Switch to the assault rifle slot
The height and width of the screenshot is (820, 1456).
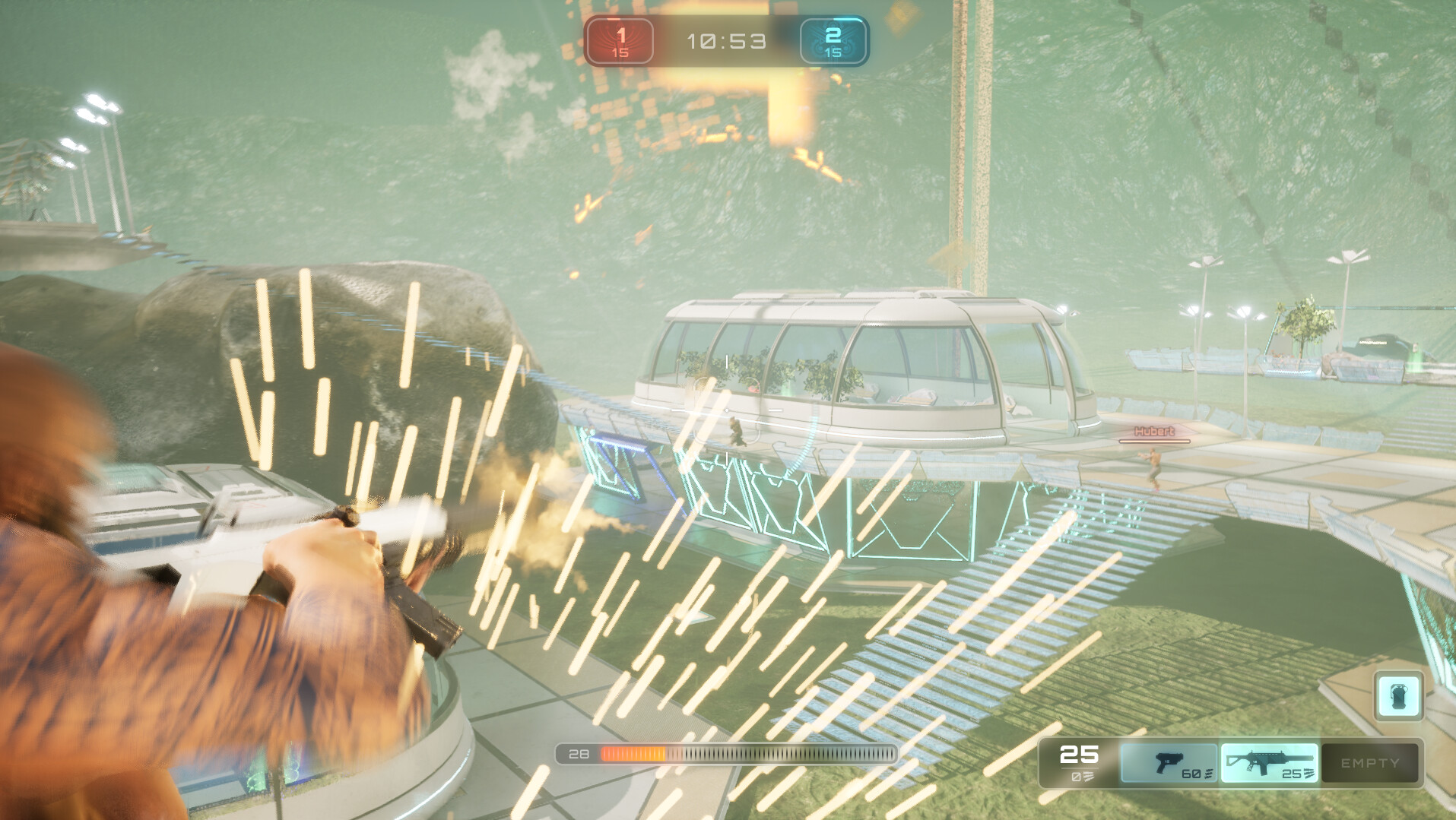1269,763
